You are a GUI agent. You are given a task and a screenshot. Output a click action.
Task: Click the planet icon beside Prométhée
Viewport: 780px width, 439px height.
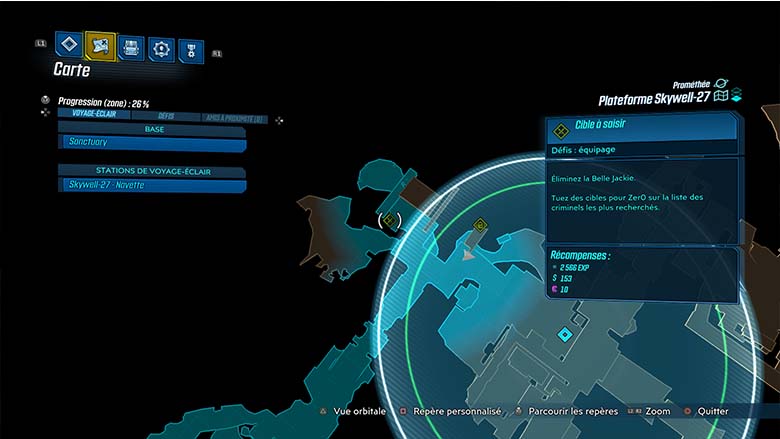pos(721,83)
